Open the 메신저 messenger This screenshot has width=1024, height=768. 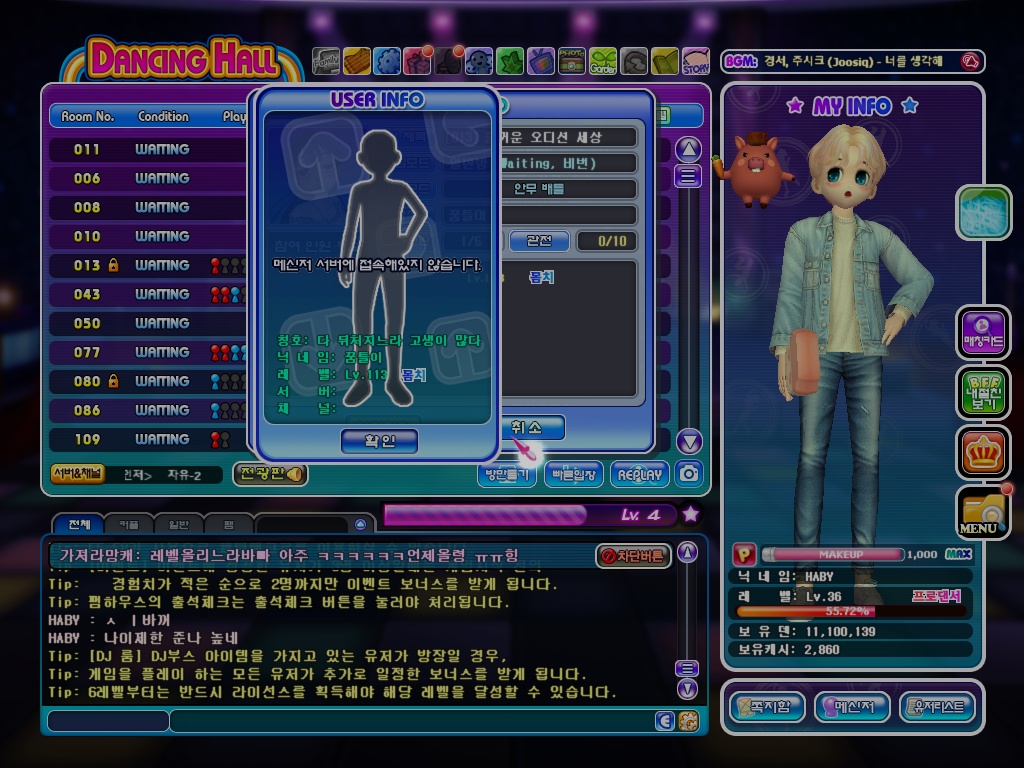853,708
